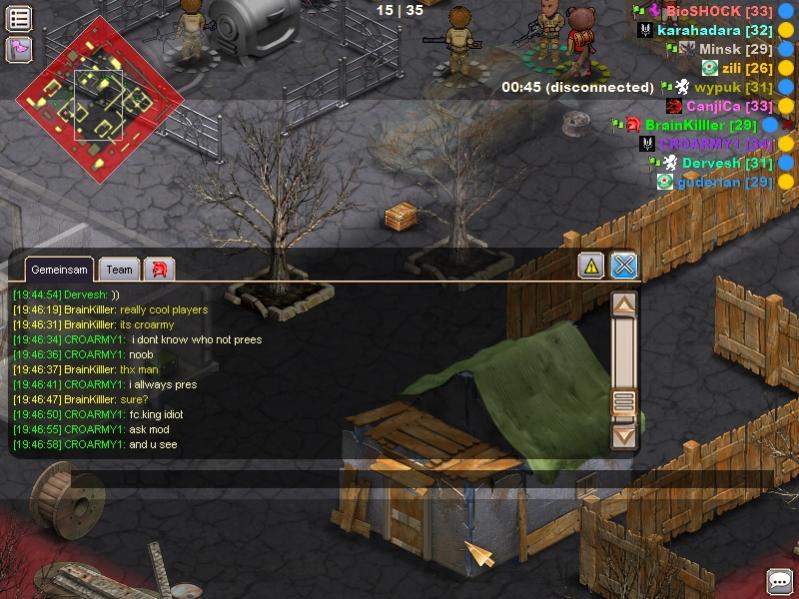Switch to the Gemeinsam chat tab

pos(53,269)
